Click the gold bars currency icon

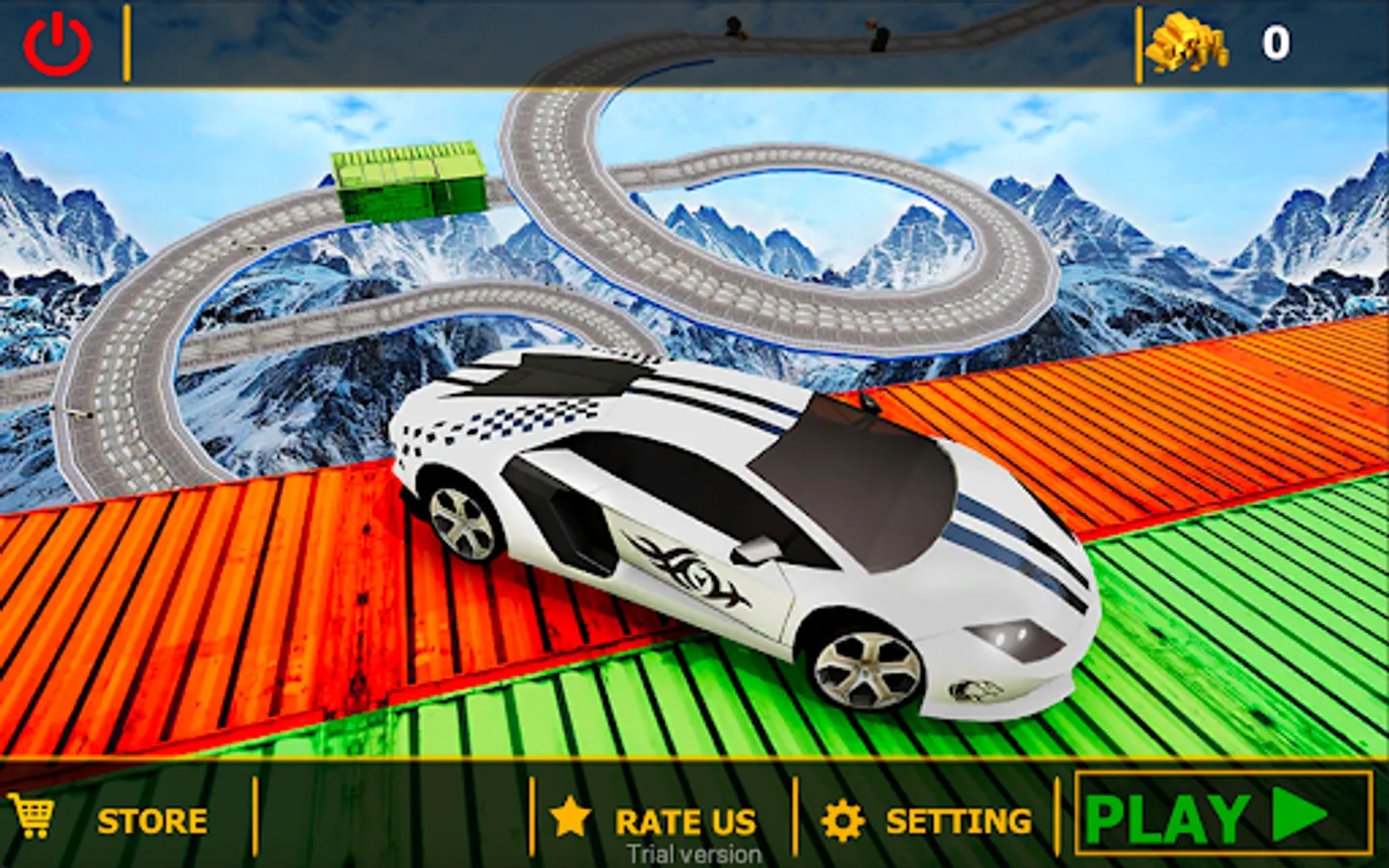pyautogui.click(x=1185, y=42)
